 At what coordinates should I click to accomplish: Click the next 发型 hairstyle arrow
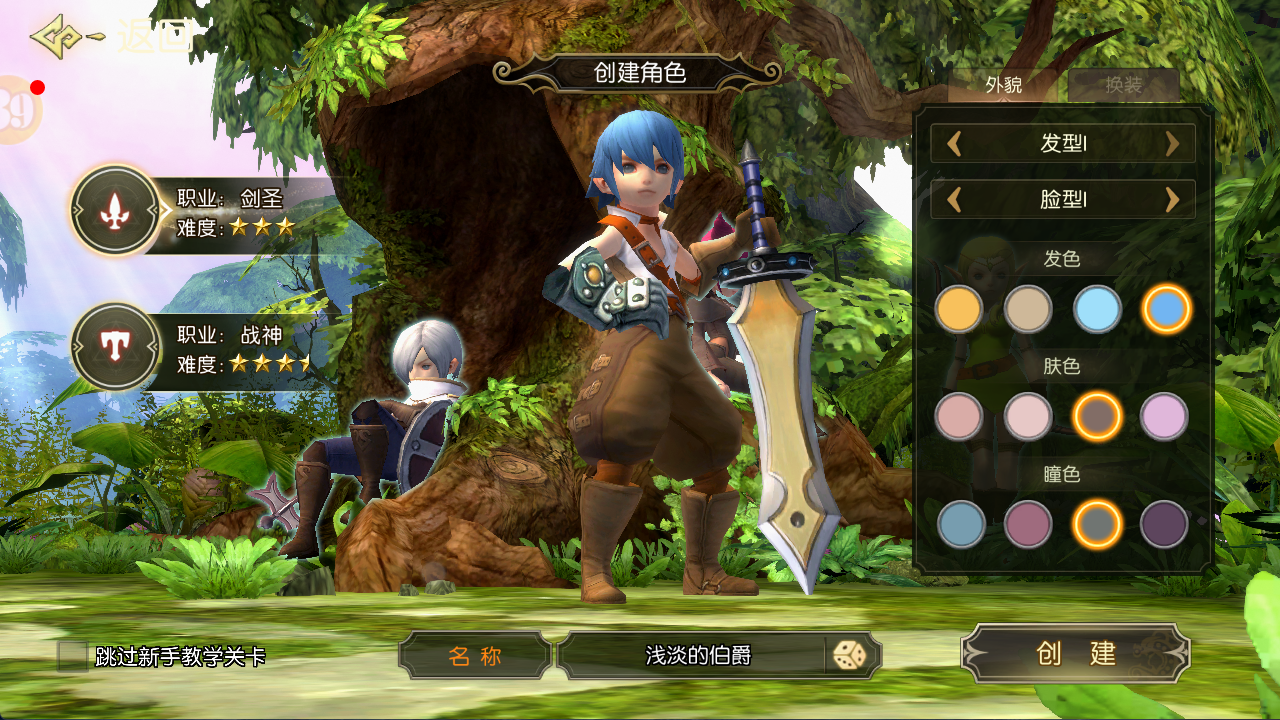coord(1173,144)
